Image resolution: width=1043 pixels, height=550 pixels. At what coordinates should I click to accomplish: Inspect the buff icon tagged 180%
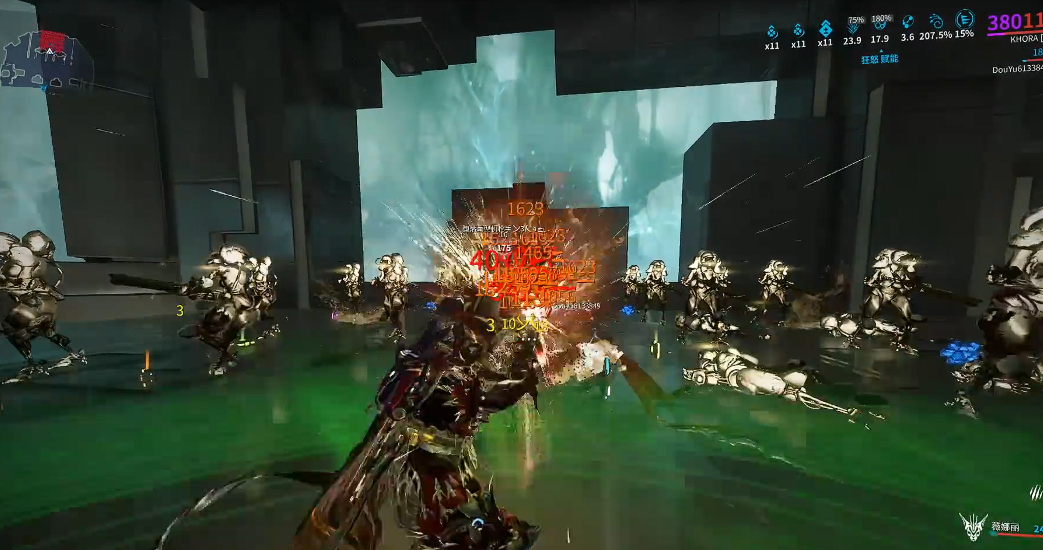(x=880, y=25)
